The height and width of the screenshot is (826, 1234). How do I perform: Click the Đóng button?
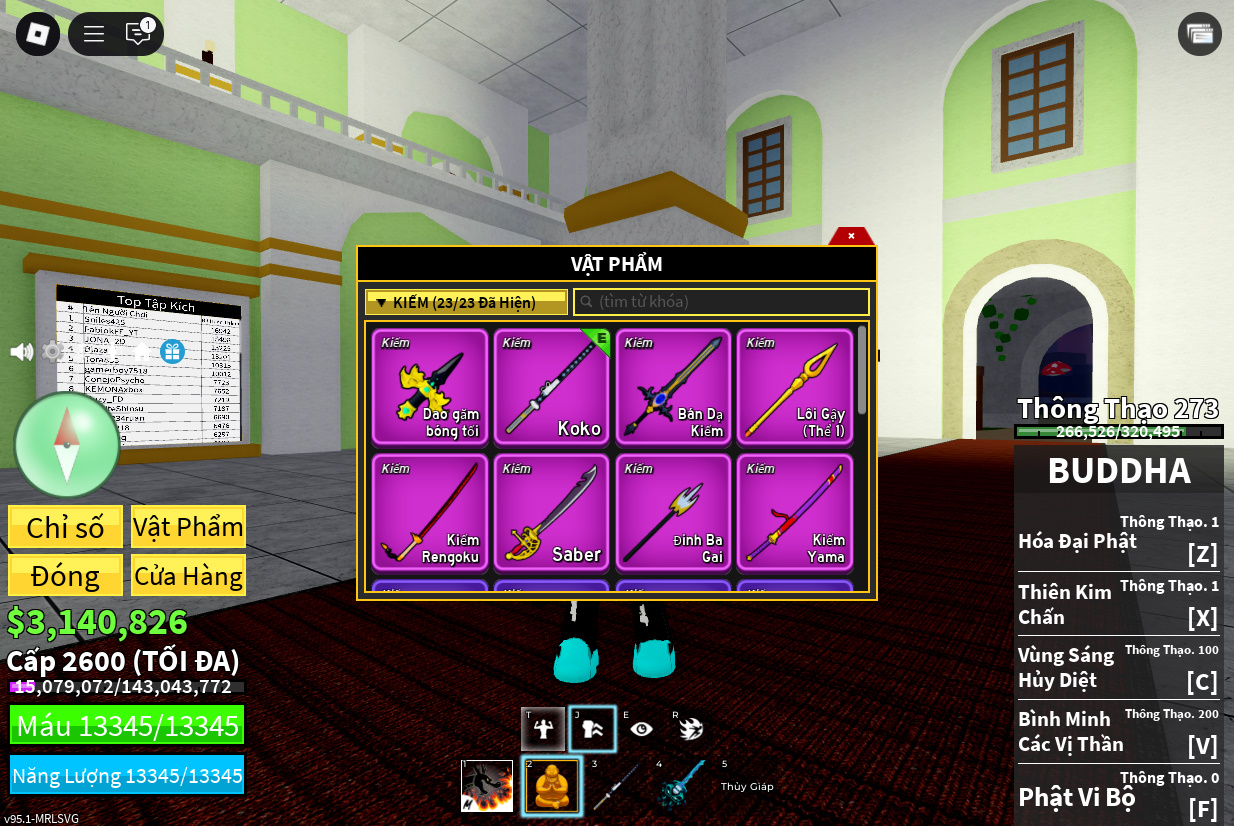66,576
